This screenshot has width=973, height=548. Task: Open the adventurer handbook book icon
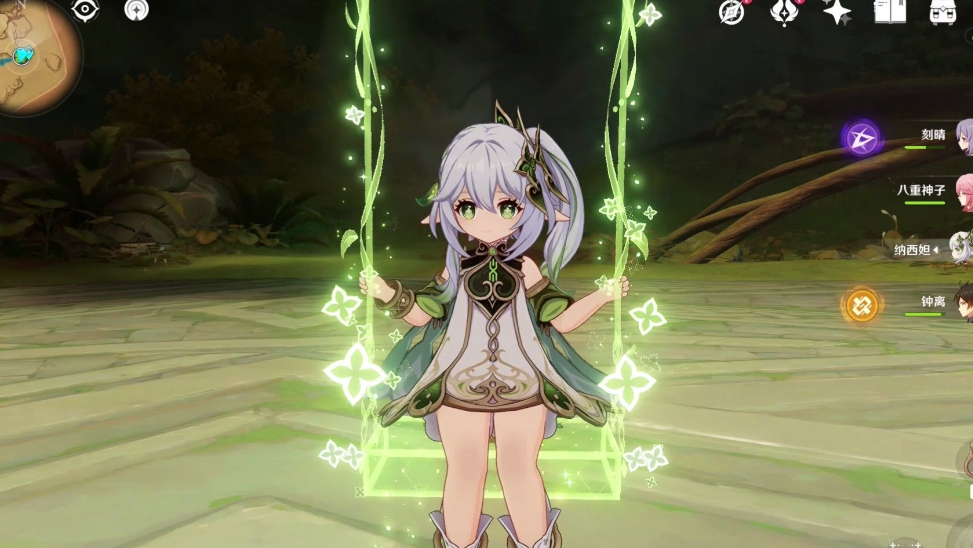(x=889, y=12)
